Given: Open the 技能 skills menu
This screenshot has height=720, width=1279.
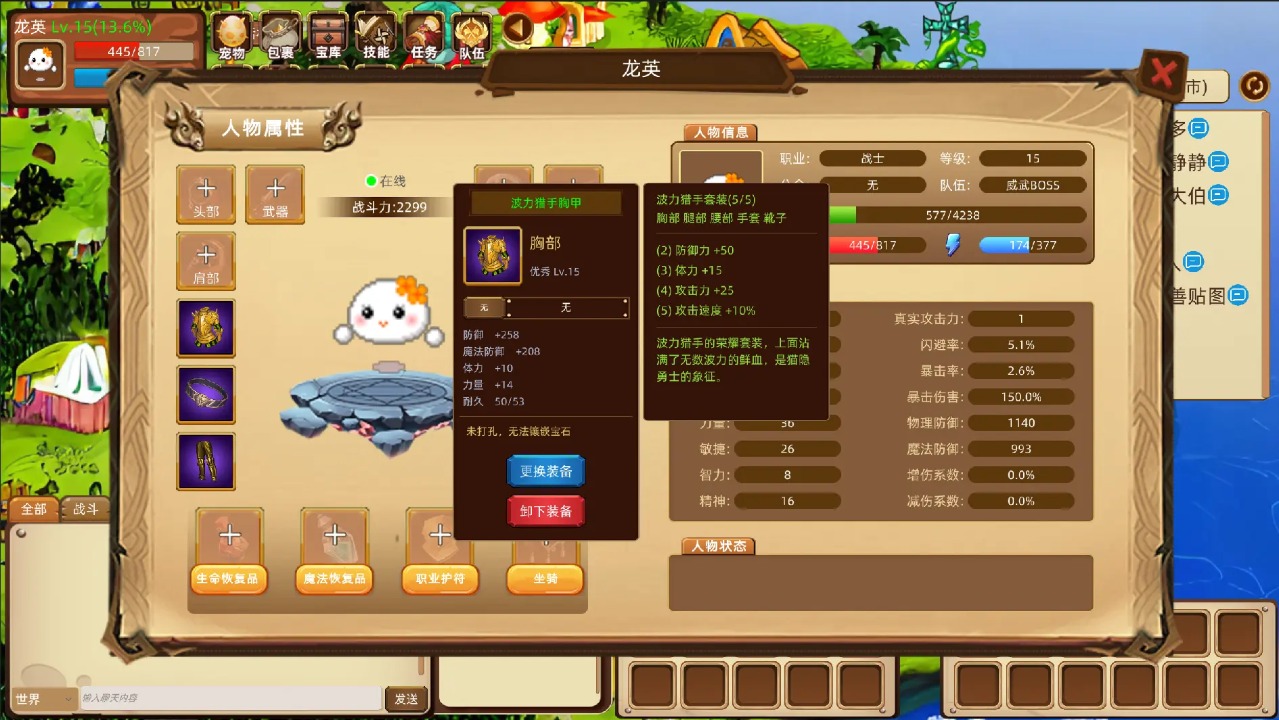Looking at the screenshot, I should tap(377, 37).
